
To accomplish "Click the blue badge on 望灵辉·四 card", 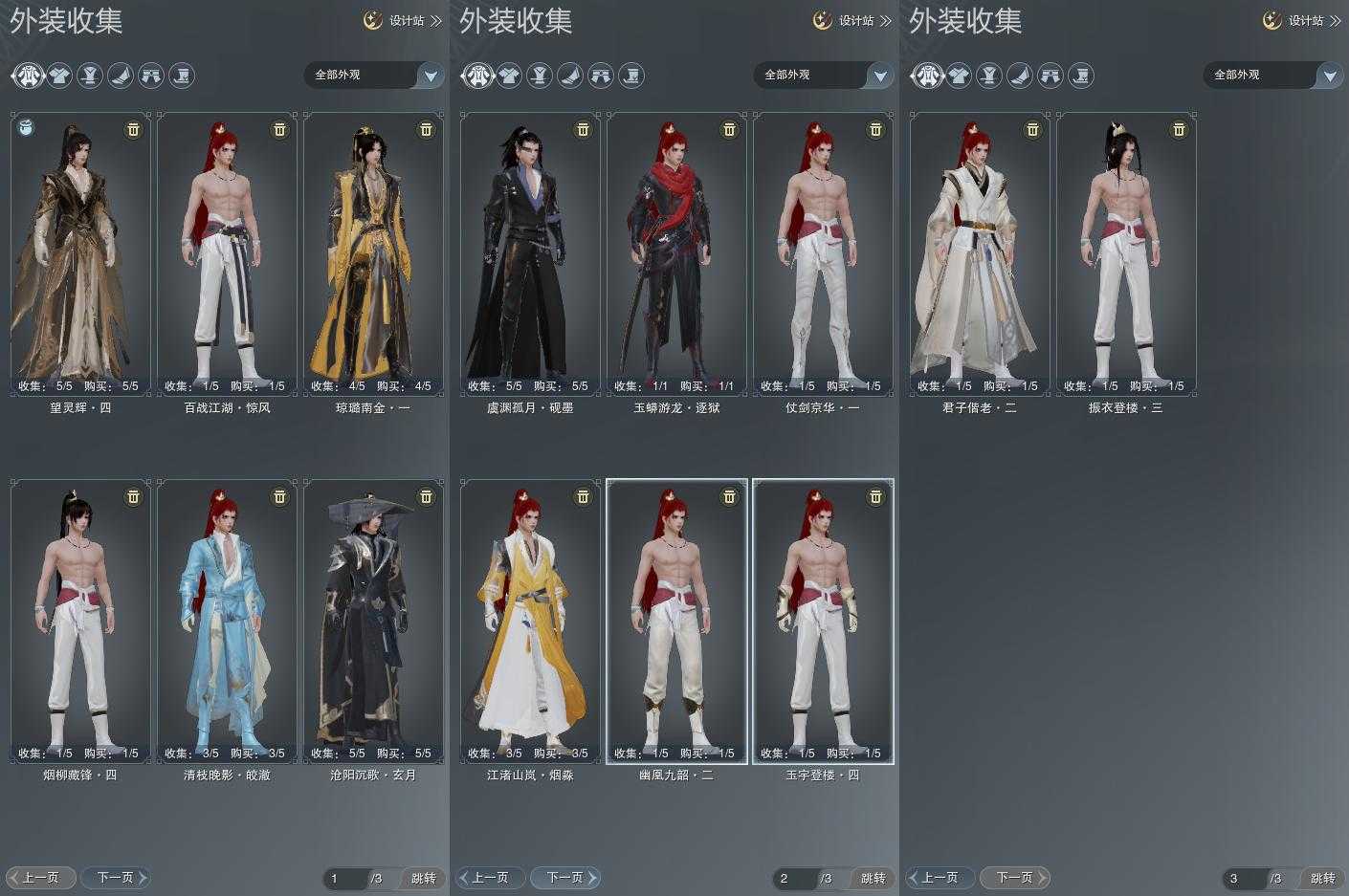I will (x=27, y=127).
